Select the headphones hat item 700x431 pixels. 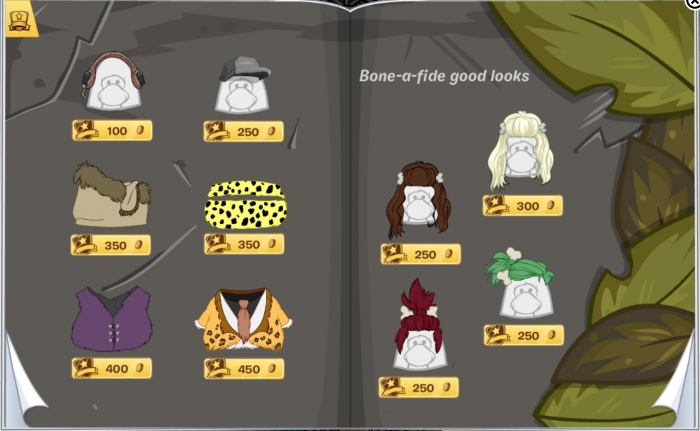pos(113,83)
